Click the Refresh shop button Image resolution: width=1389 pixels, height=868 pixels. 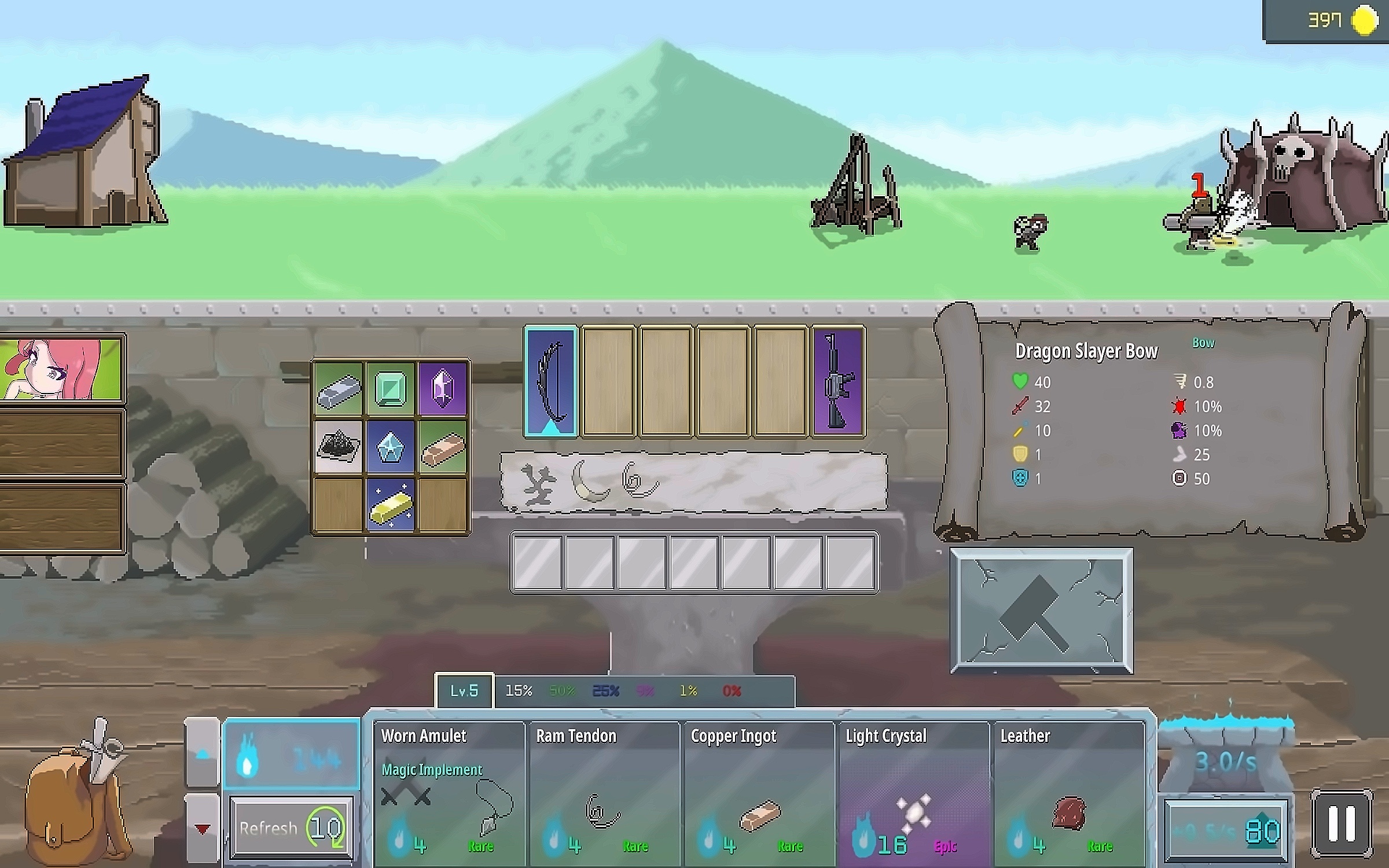click(291, 827)
